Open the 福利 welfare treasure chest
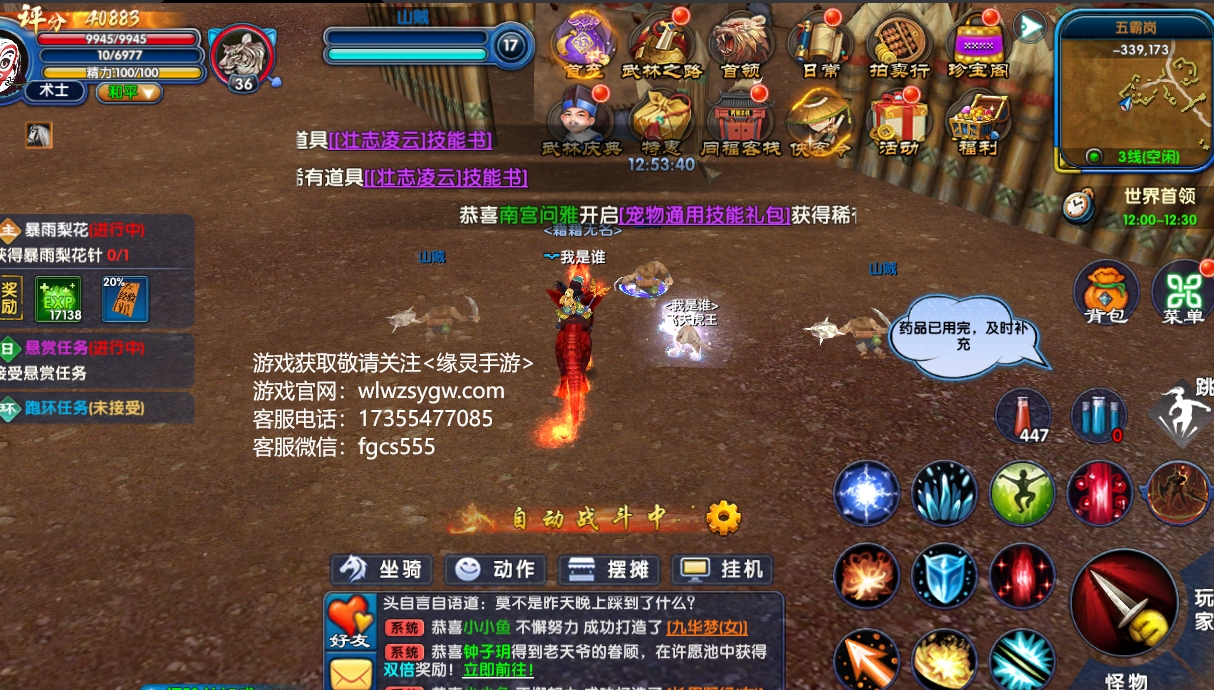The width and height of the screenshot is (1214, 690). pos(979,121)
